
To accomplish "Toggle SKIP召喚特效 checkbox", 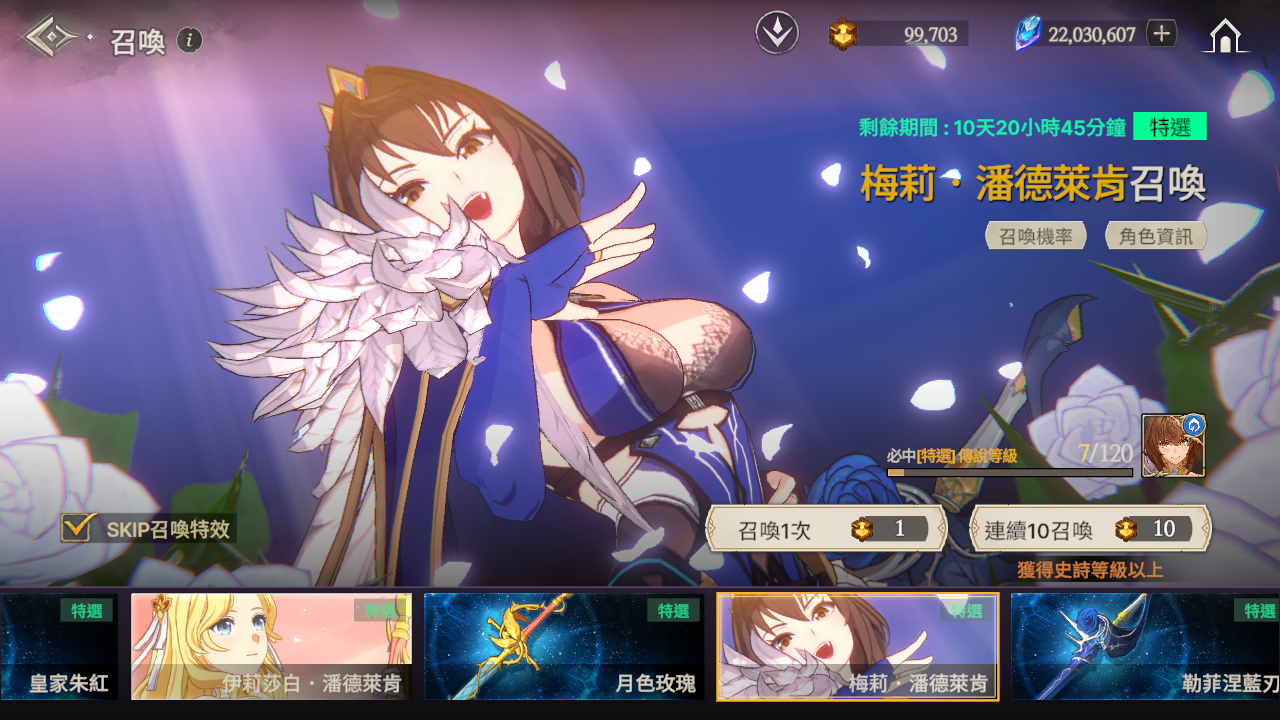I will click(x=77, y=528).
